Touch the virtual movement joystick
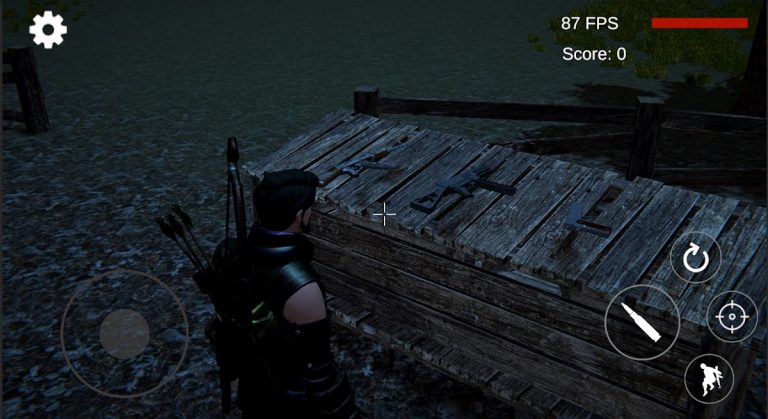768x419 pixels. [124, 334]
